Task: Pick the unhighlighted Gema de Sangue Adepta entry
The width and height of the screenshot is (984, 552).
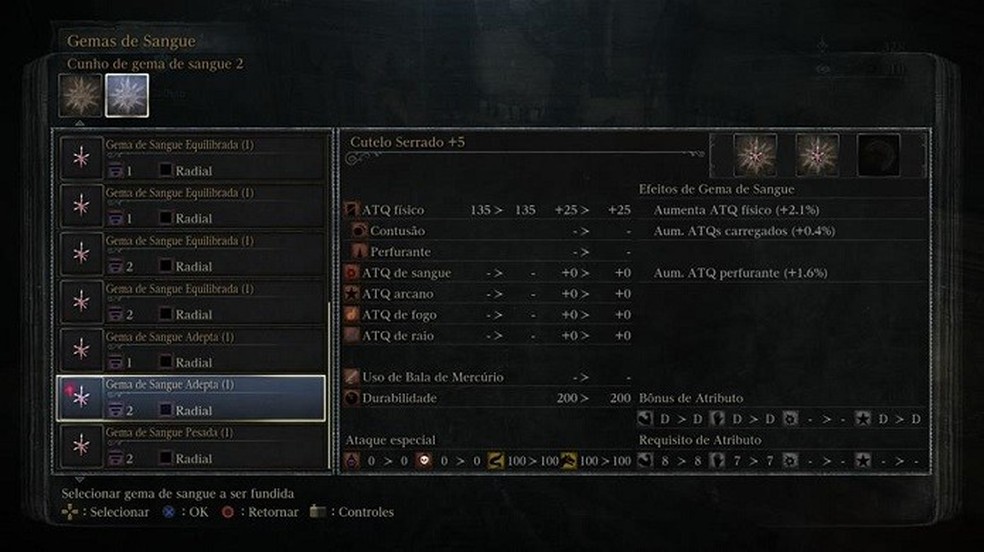Action: pyautogui.click(x=192, y=350)
